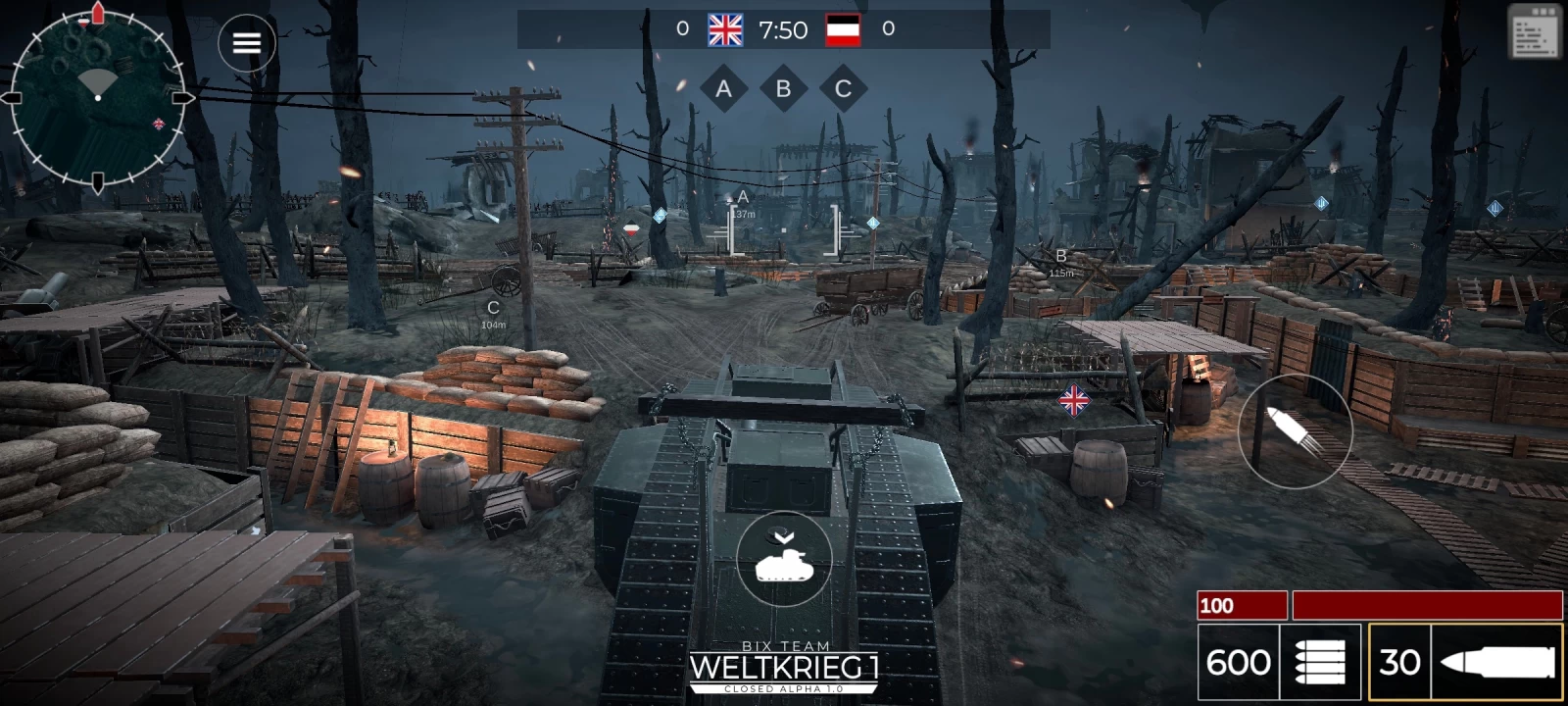Tap the tank exit vehicle button
This screenshot has height=706, width=1568.
pos(783,559)
